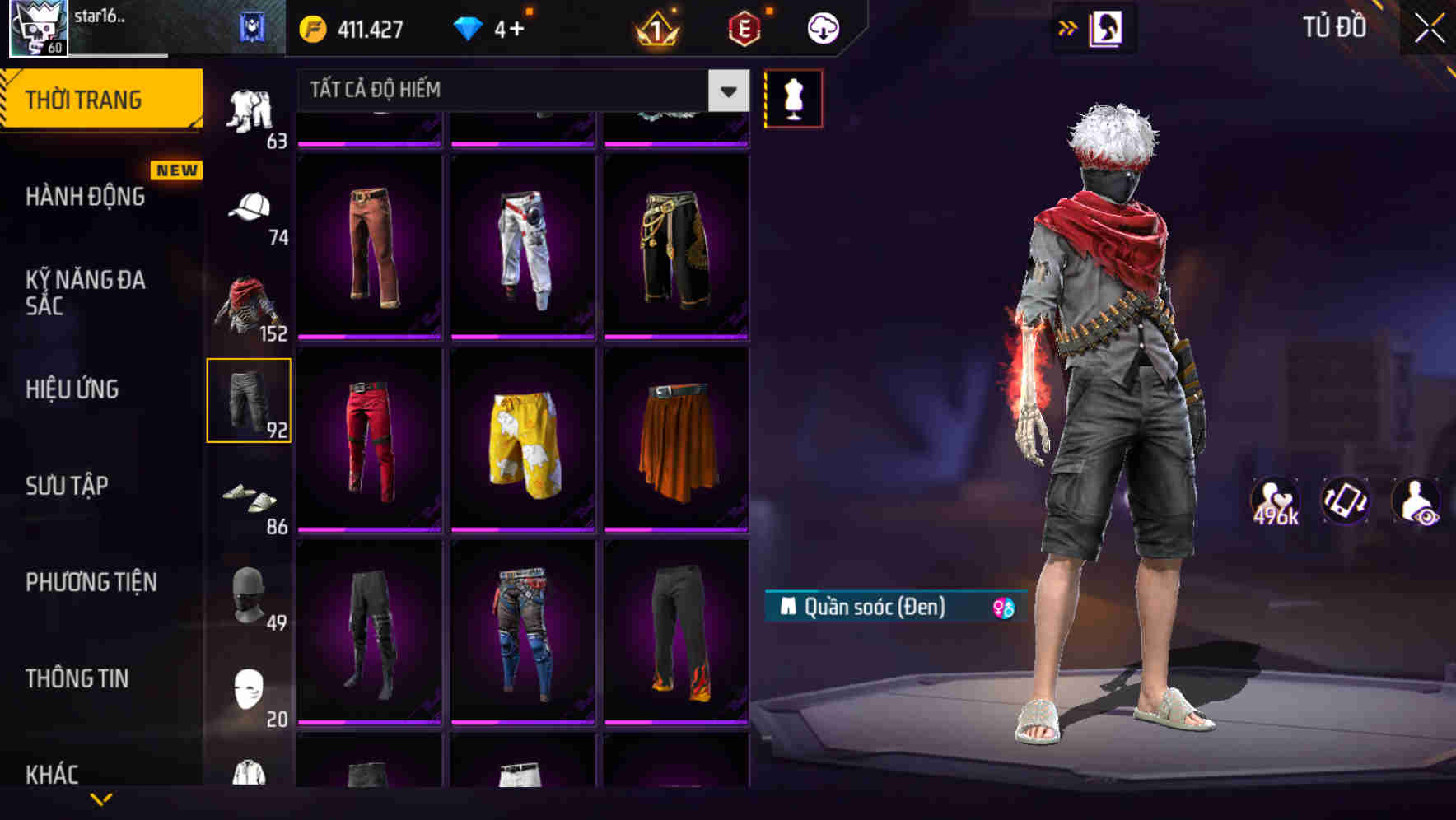Select the mannequin display icon
The width and height of the screenshot is (1456, 820).
[x=793, y=98]
